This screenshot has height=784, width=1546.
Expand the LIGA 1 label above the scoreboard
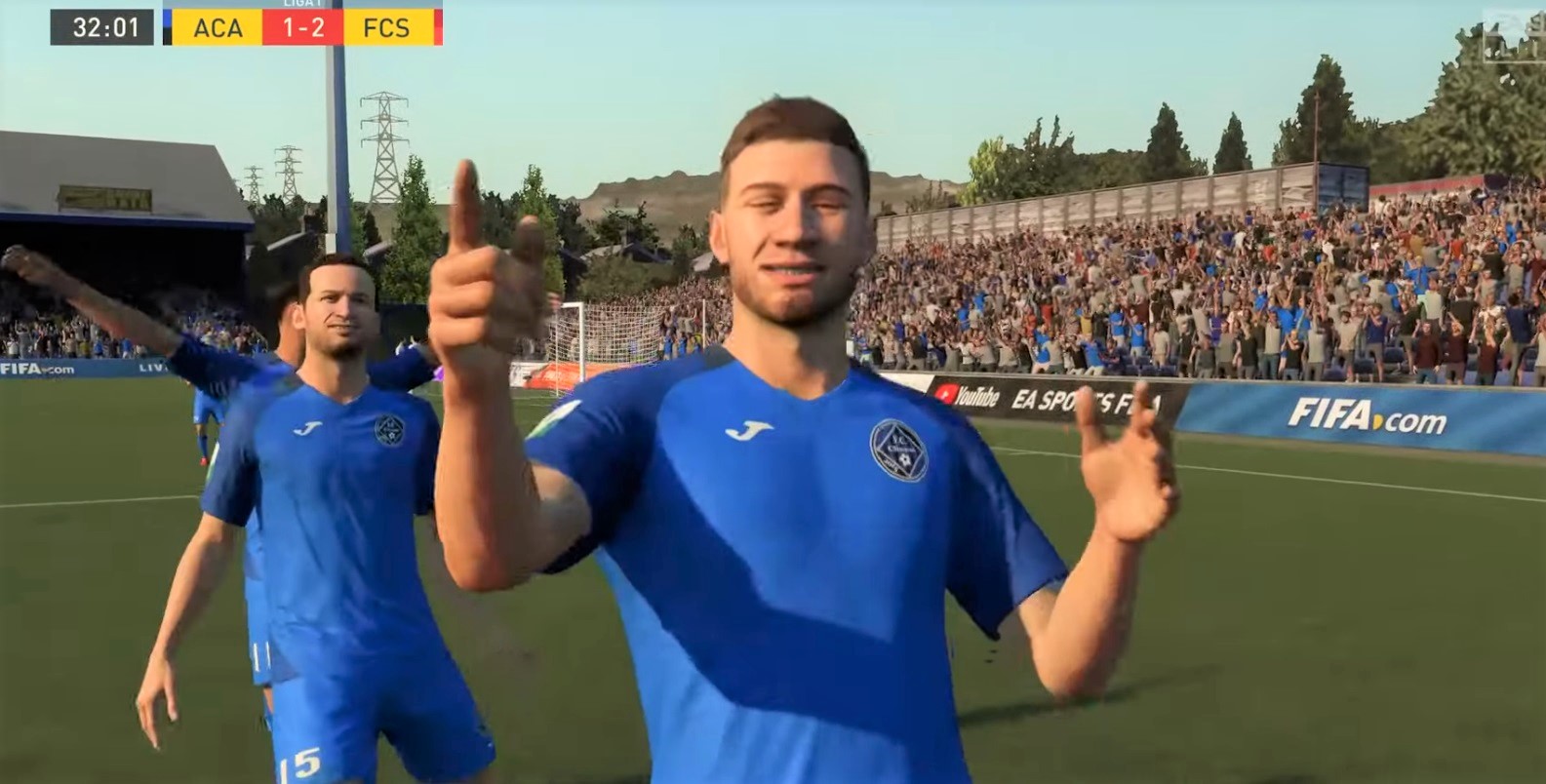pos(302,4)
